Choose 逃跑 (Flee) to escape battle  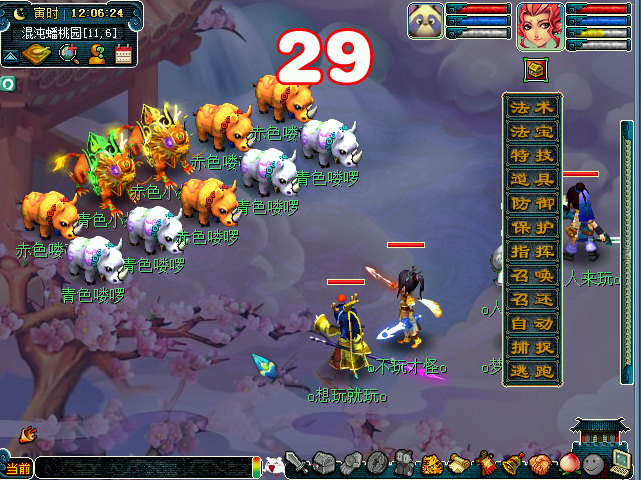pos(532,370)
